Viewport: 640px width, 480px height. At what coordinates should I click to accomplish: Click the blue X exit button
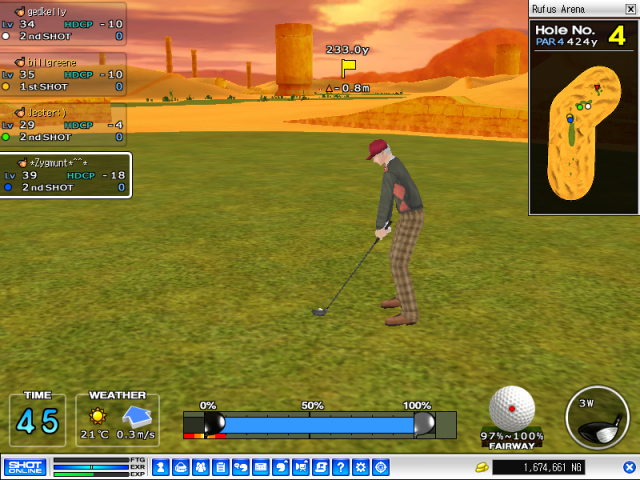pyautogui.click(x=629, y=467)
